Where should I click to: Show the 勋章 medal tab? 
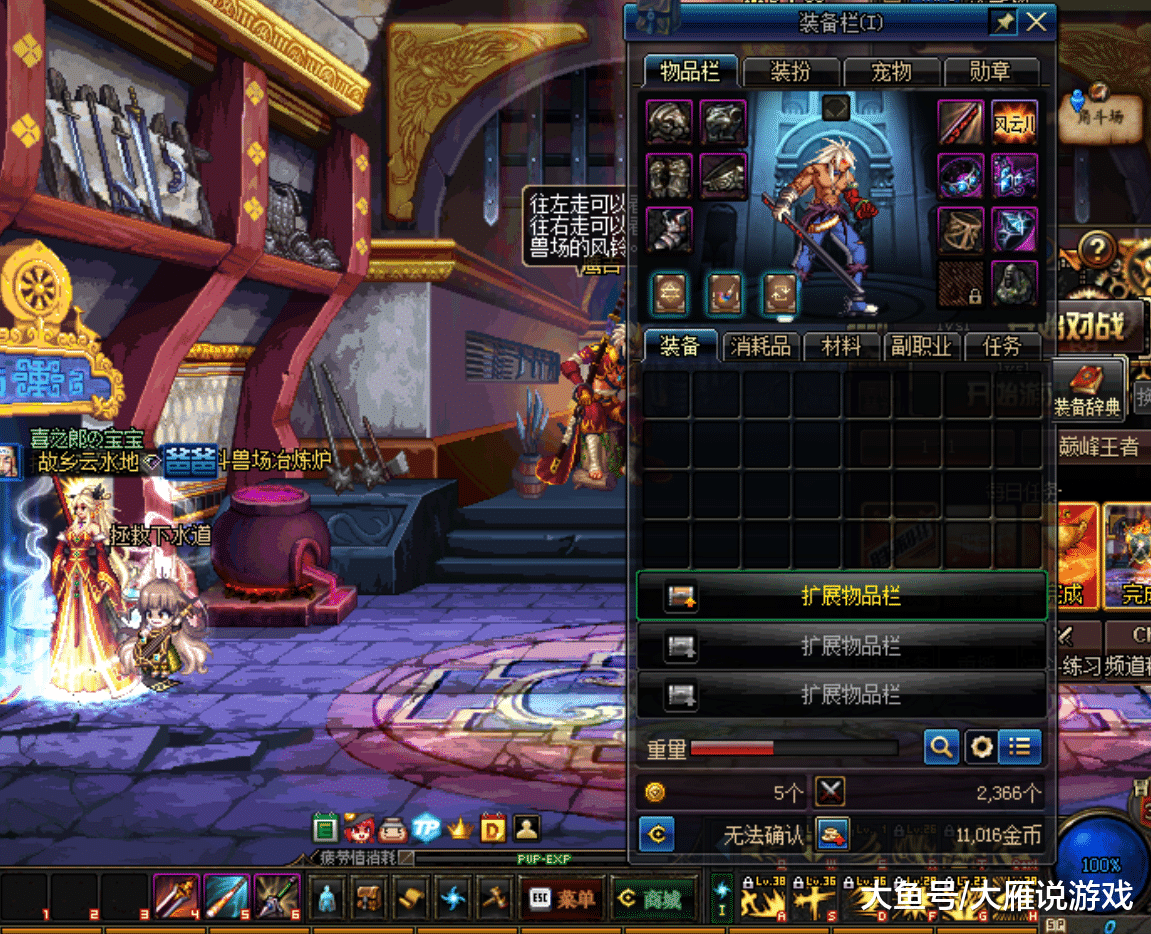pos(989,72)
